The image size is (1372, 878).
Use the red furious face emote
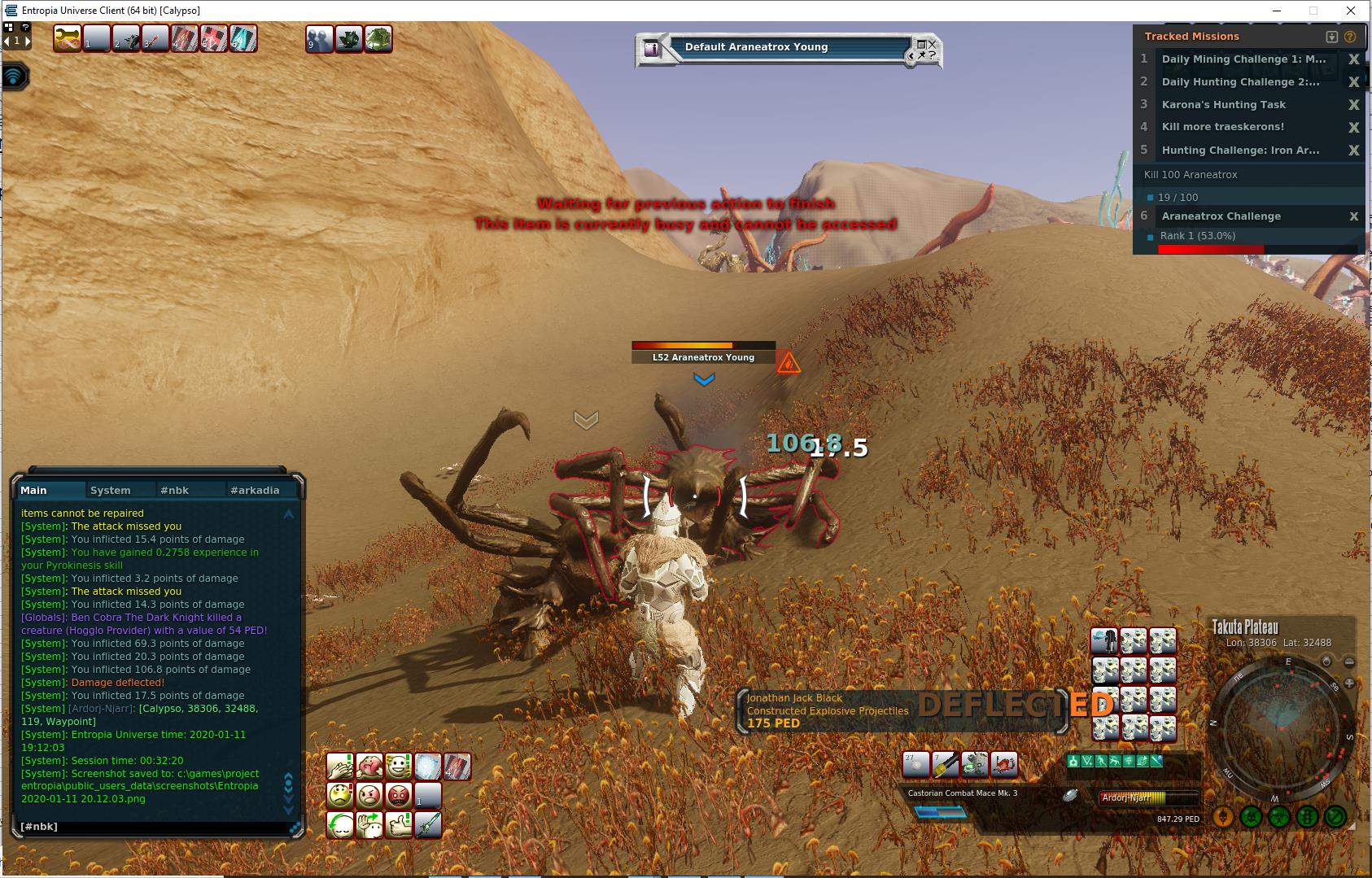coord(399,795)
